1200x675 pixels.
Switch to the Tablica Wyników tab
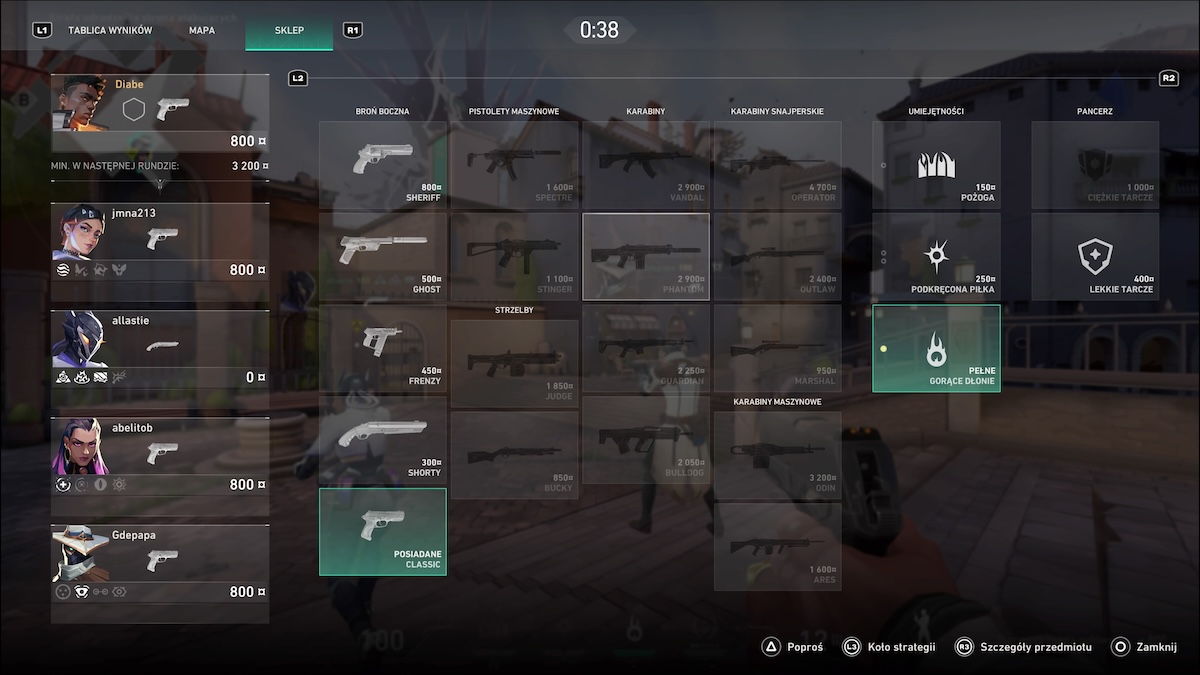110,30
